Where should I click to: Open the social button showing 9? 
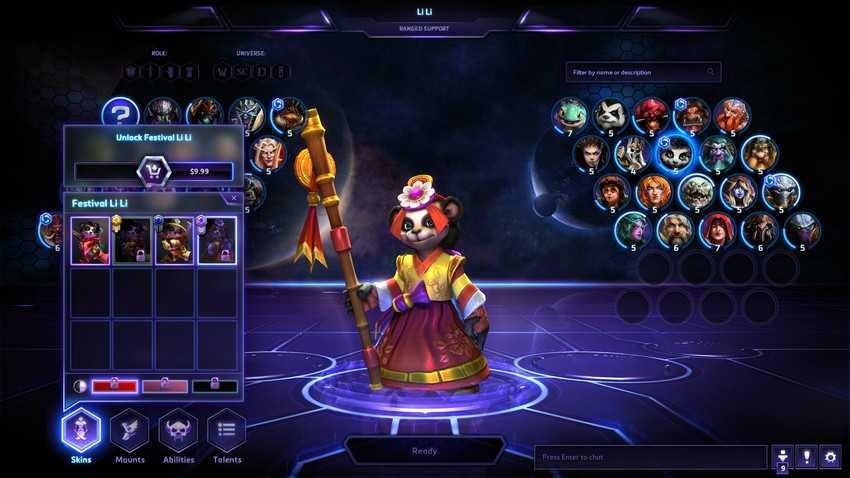tap(781, 457)
